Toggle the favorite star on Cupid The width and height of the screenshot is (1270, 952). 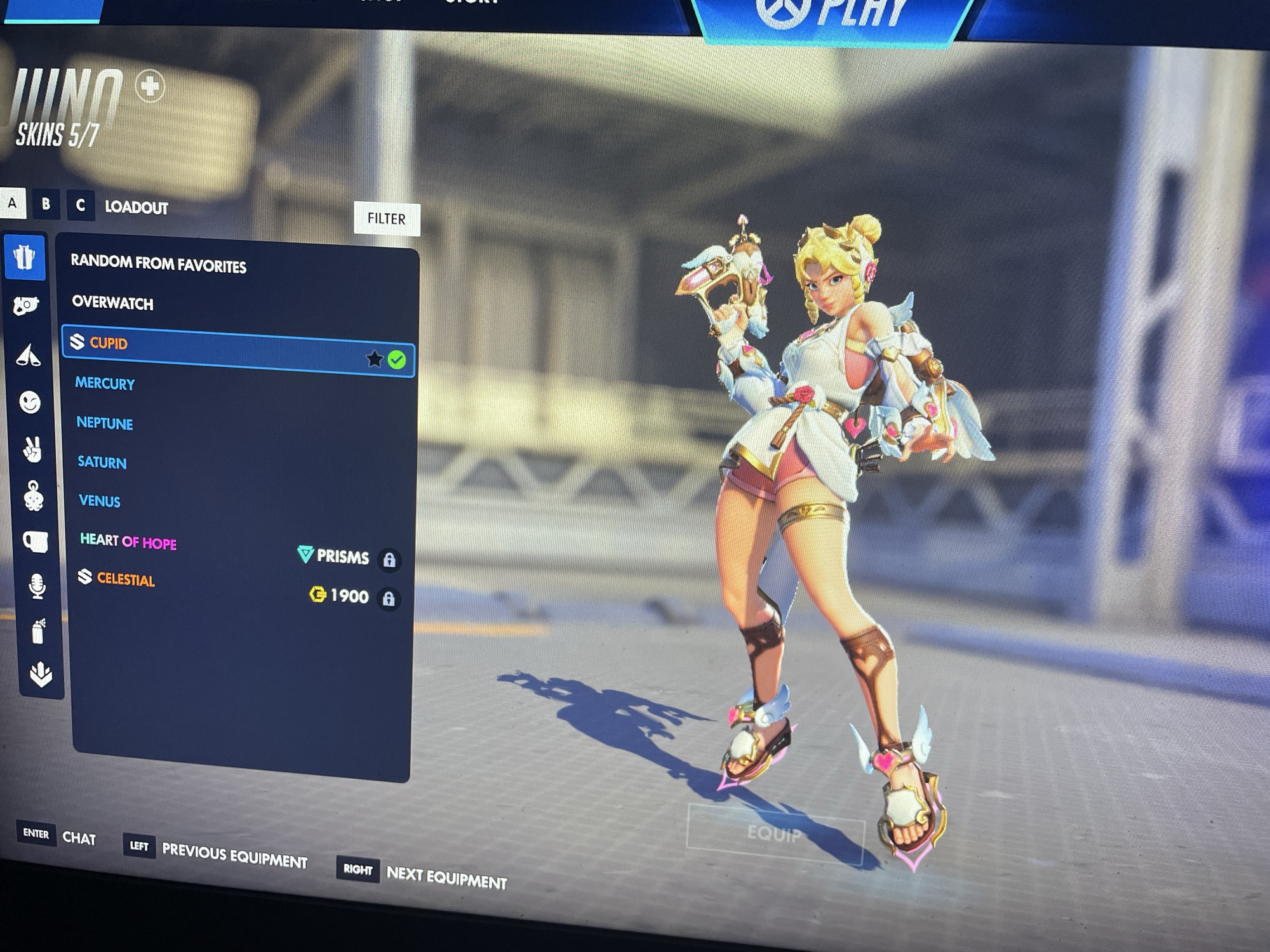tap(374, 359)
